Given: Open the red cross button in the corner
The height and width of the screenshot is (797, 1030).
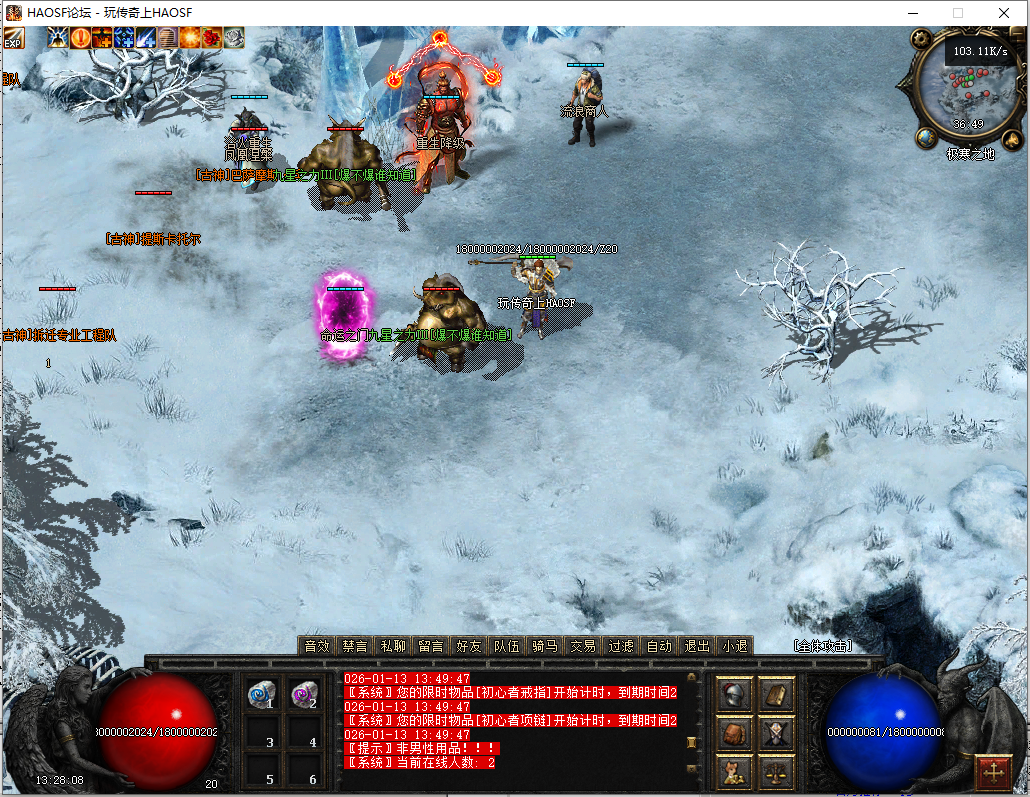Looking at the screenshot, I should (x=993, y=772).
